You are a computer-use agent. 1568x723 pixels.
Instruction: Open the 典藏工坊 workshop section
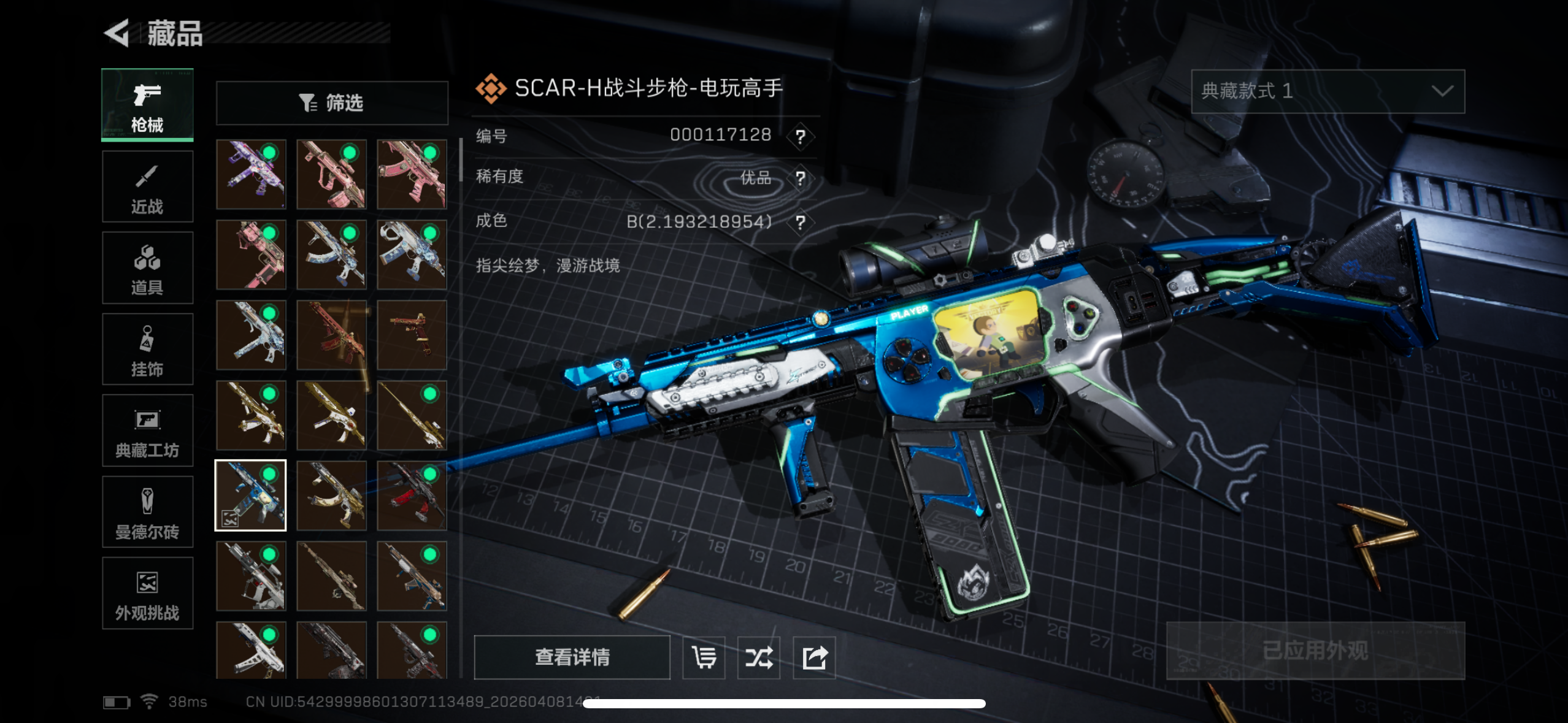click(x=147, y=430)
